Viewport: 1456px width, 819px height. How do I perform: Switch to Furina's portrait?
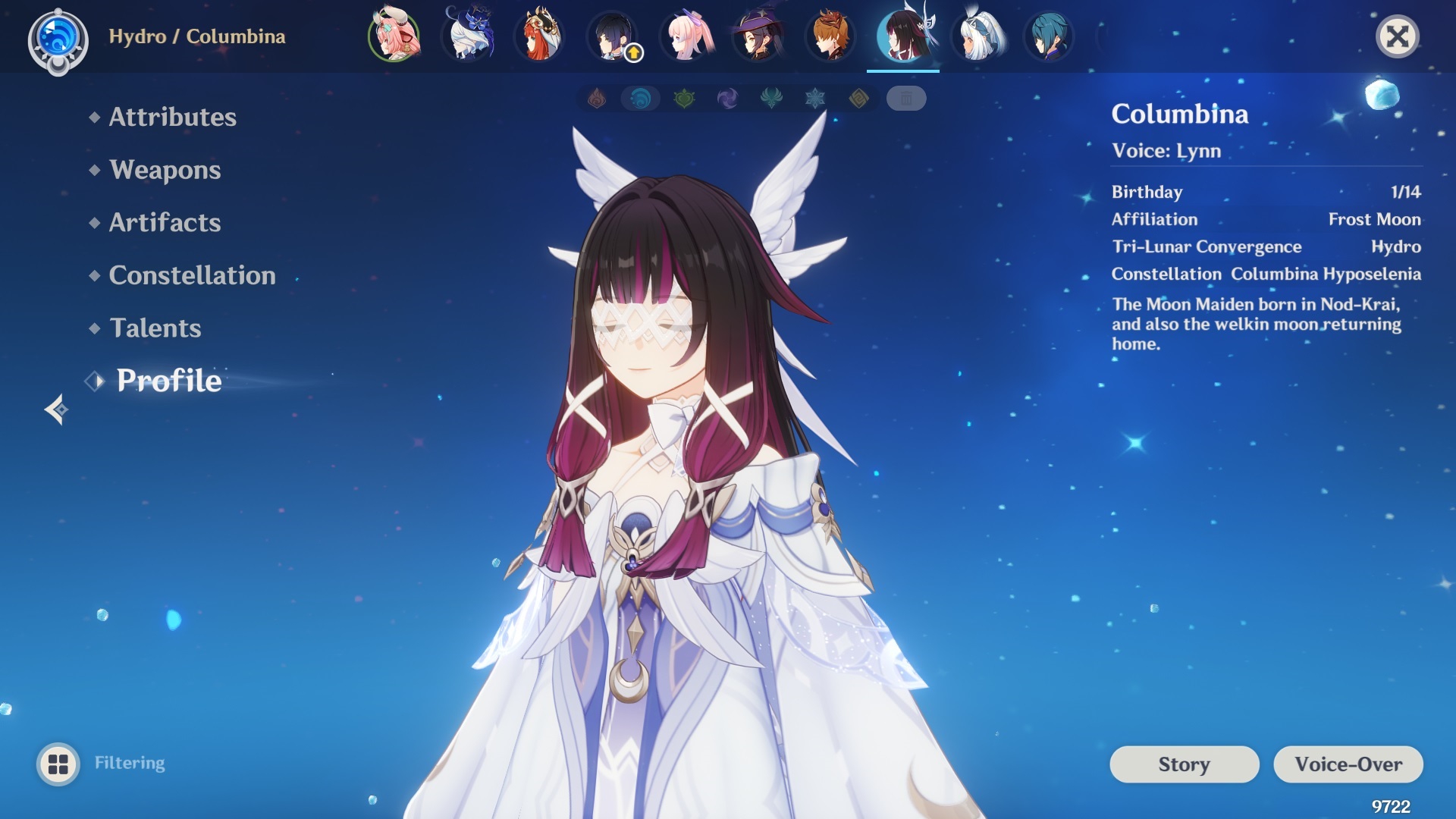point(467,36)
